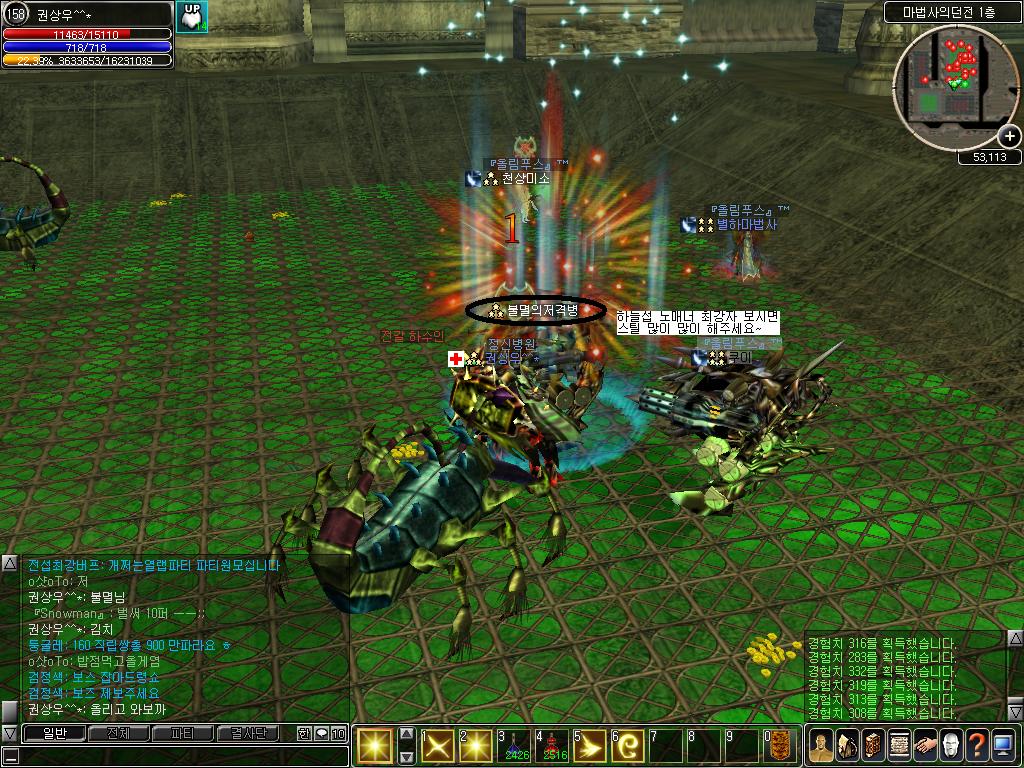Use the red potion in slot 4
This screenshot has width=1024, height=768.
click(551, 746)
